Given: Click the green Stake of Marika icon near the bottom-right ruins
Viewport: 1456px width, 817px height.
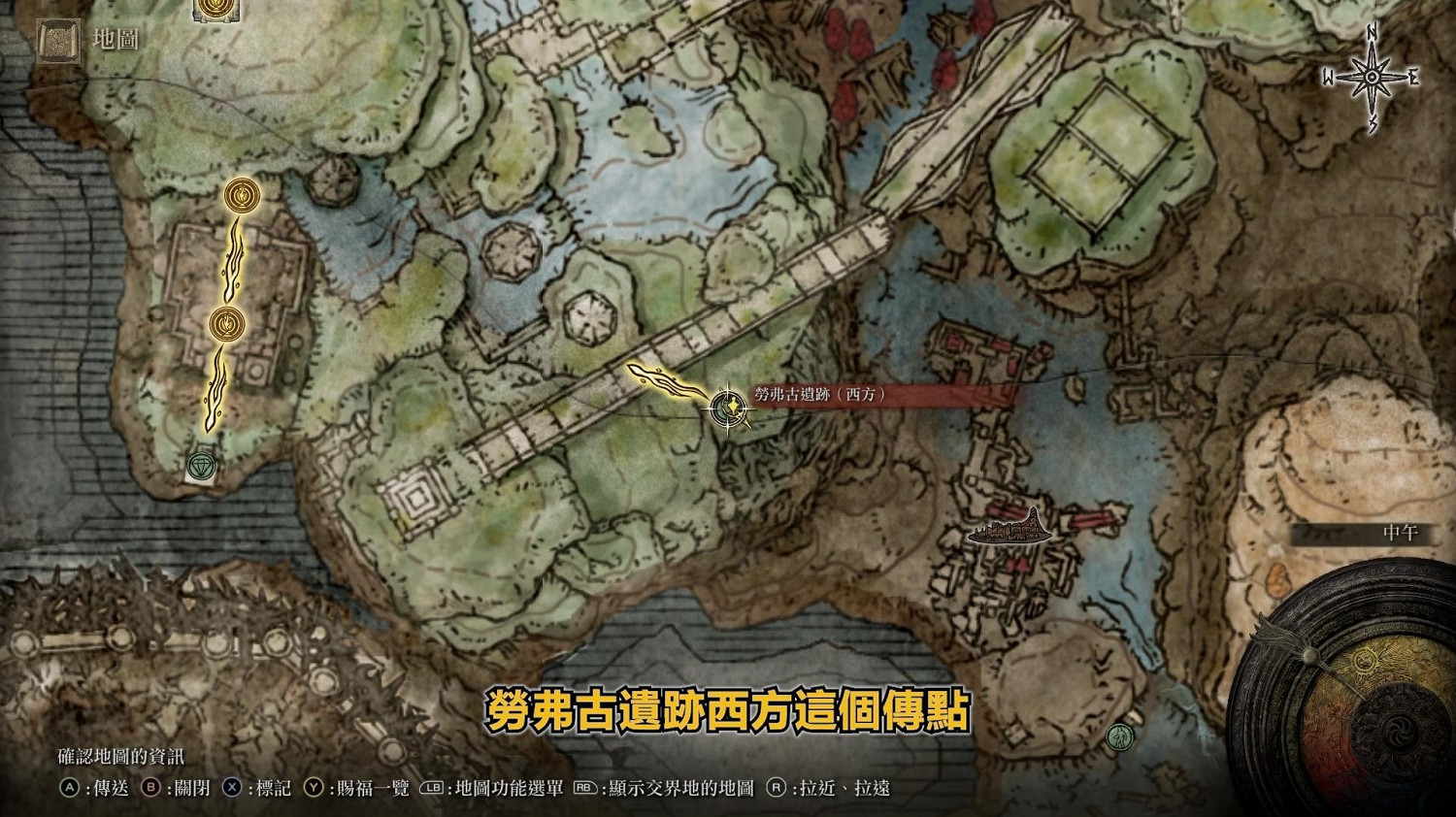Looking at the screenshot, I should pos(1121,736).
